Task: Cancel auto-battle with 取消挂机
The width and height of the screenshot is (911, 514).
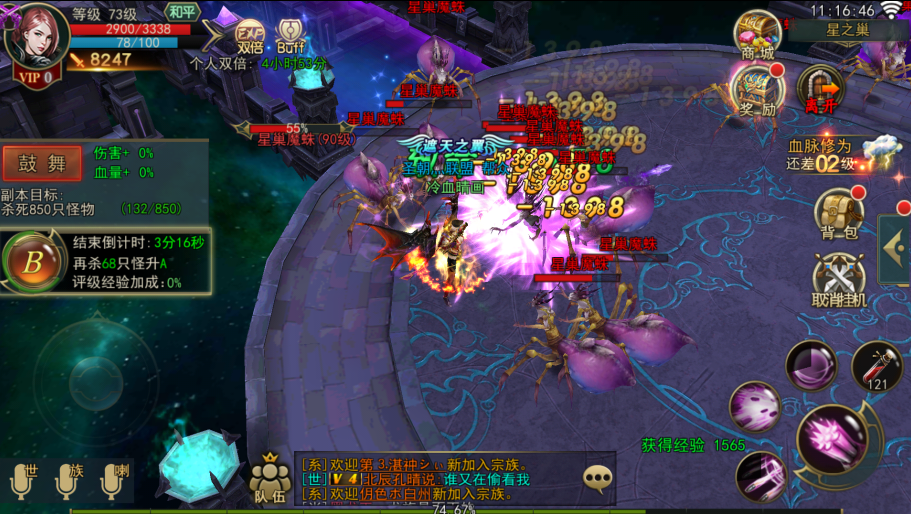Action: [838, 281]
